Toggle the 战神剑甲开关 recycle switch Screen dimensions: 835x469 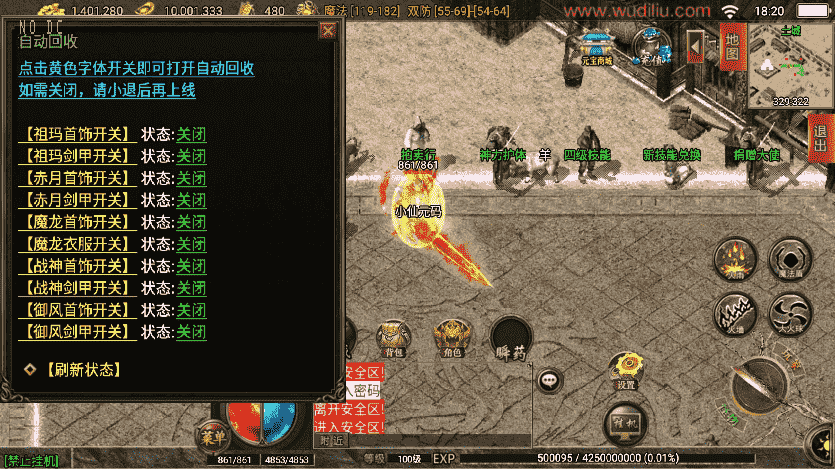[x=77, y=288]
